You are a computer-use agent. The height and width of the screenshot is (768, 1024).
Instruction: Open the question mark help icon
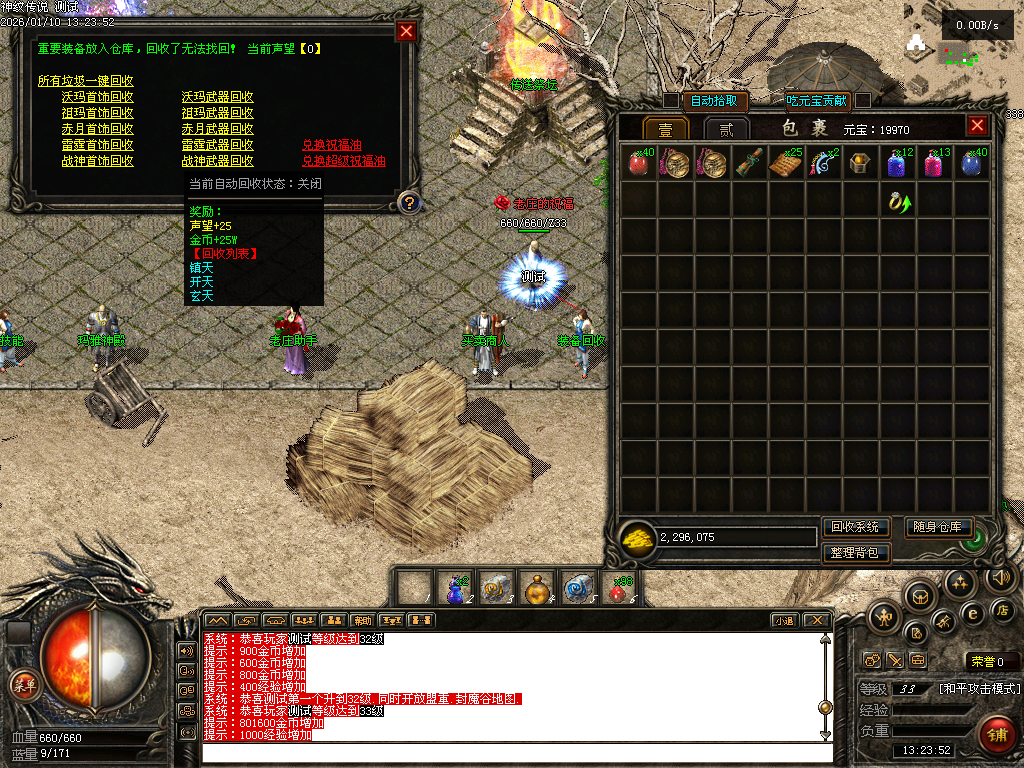click(407, 203)
